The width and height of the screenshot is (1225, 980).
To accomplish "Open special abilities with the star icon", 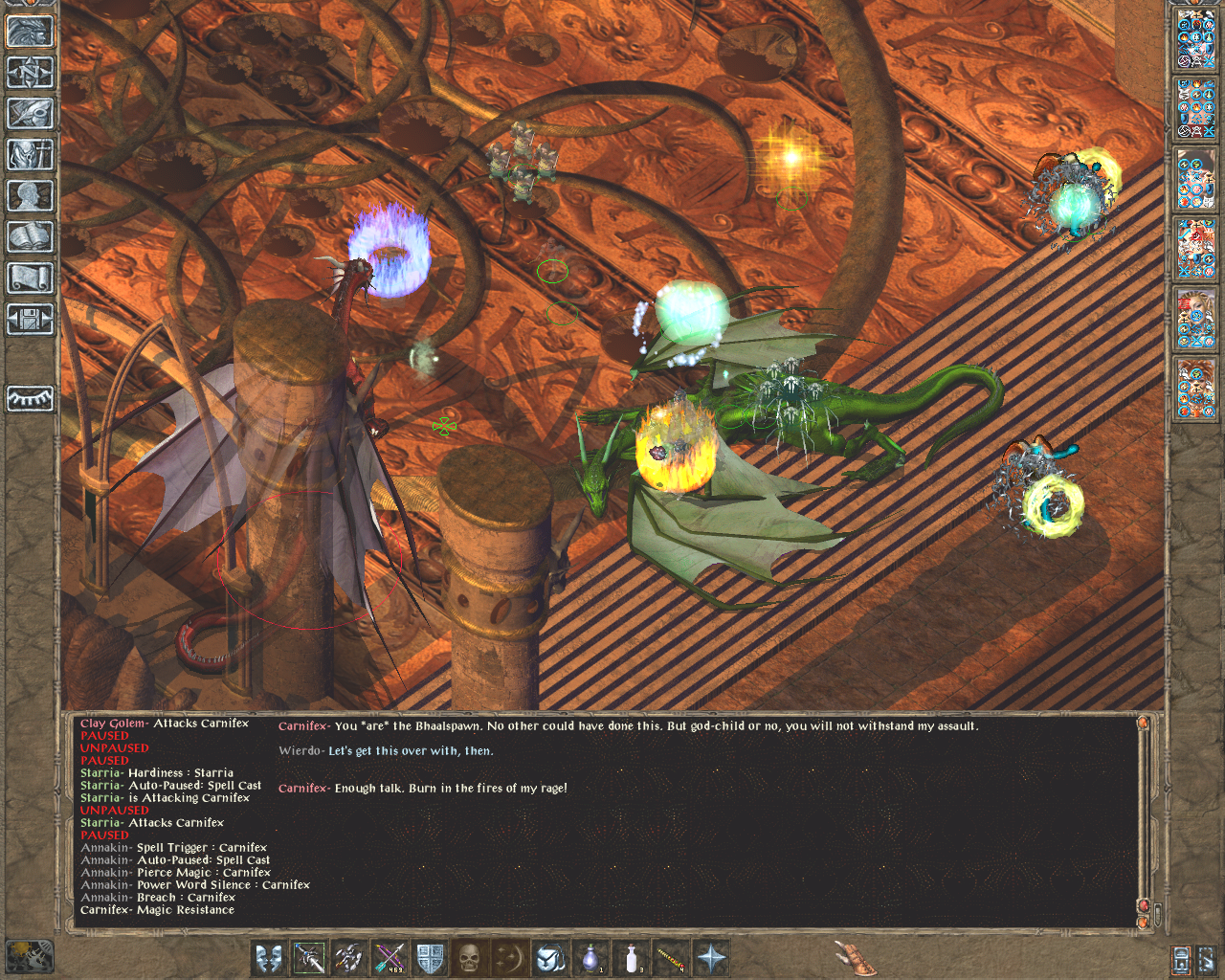I will (712, 957).
